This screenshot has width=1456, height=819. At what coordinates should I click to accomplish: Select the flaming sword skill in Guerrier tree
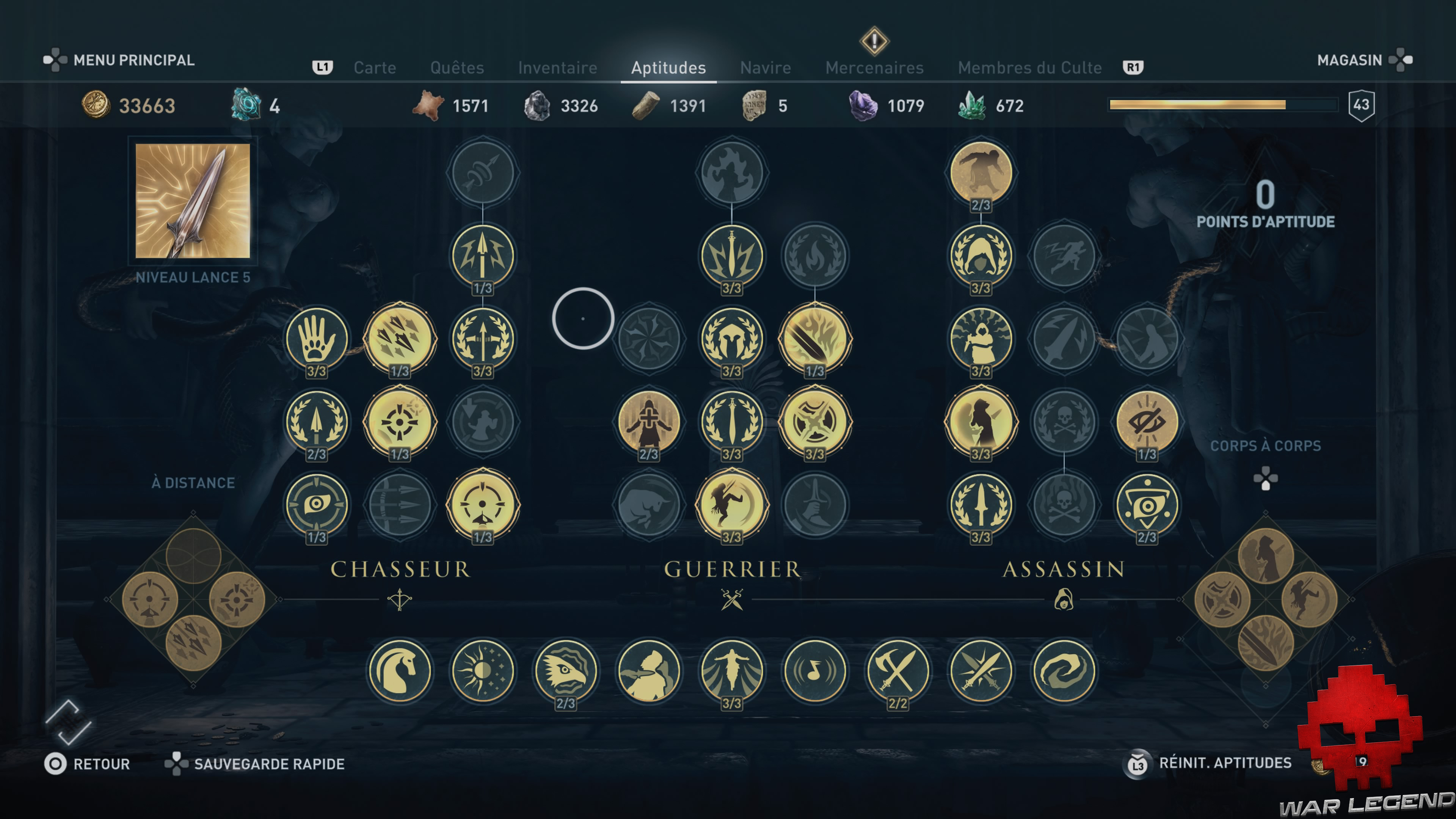click(816, 339)
